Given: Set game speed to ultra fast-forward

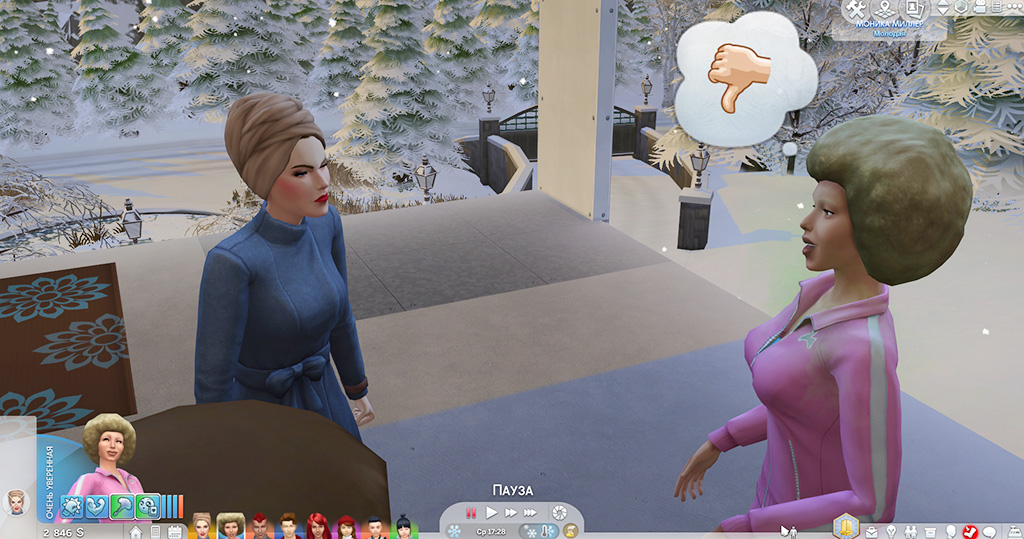Looking at the screenshot, I should coord(531,513).
